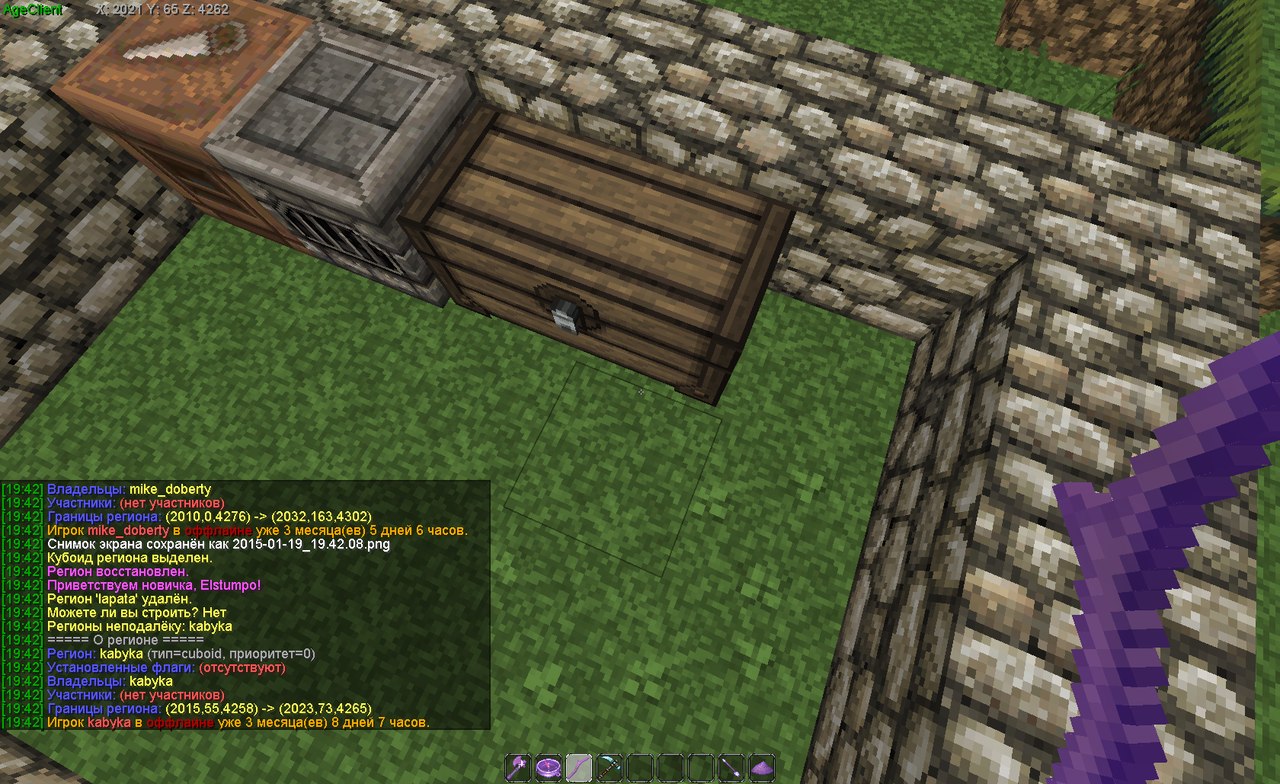The height and width of the screenshot is (784, 1280).
Task: Select the purple axe hotbar slot
Action: (x=518, y=768)
